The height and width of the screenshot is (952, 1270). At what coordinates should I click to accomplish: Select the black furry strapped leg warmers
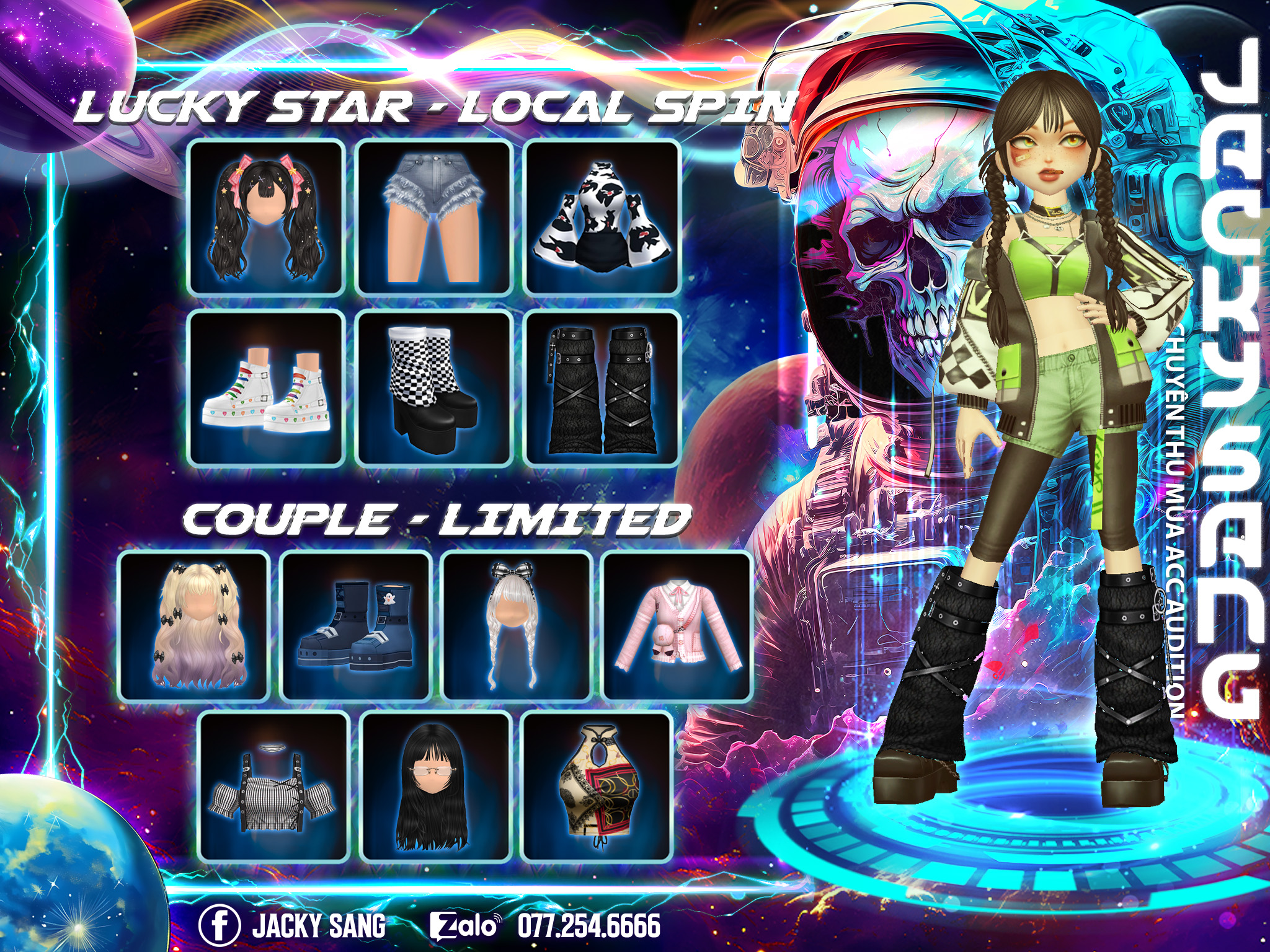[602, 388]
